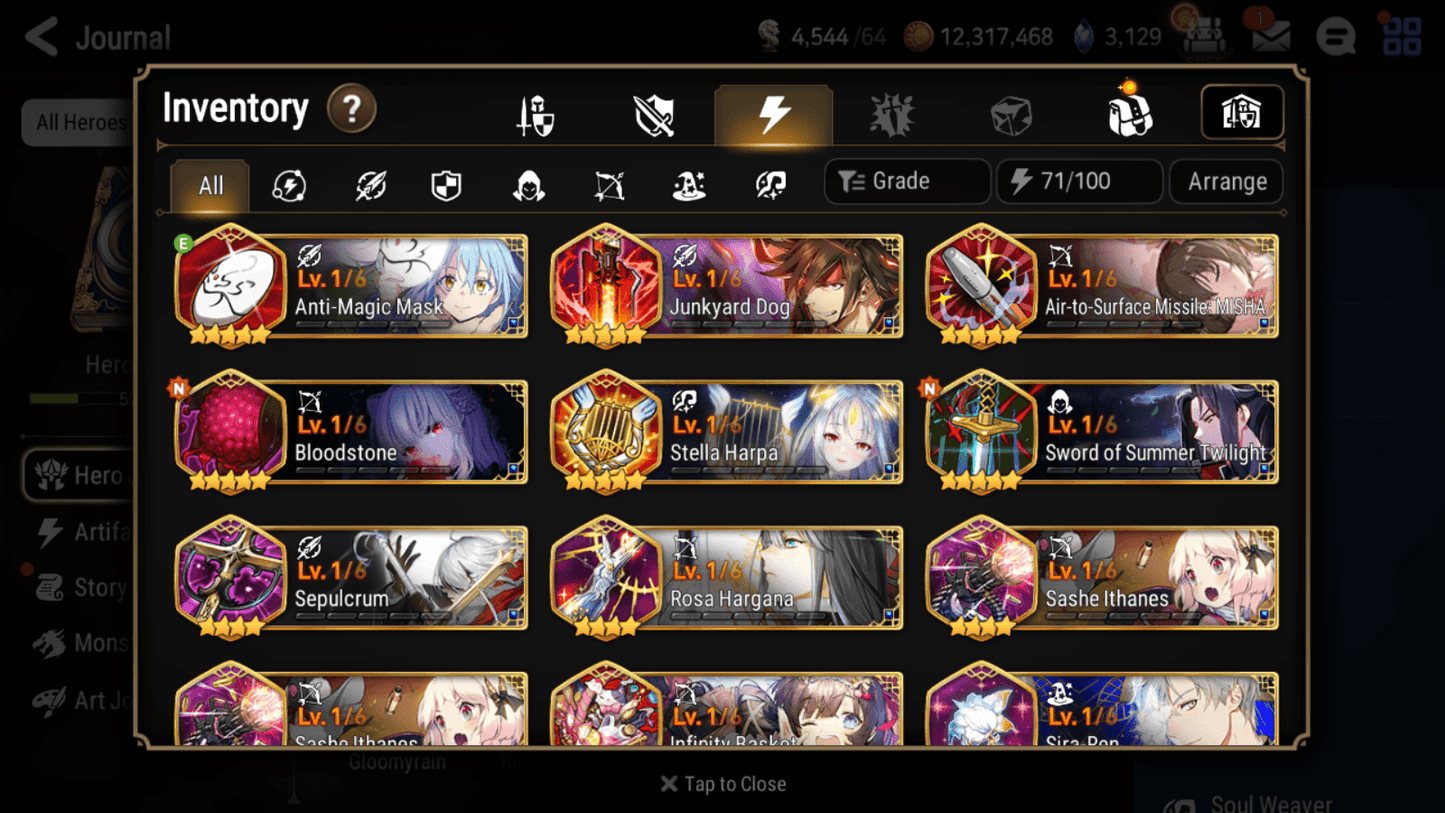The width and height of the screenshot is (1445, 813).
Task: Enable the Soul Weaver artifact filter
Action: click(769, 181)
